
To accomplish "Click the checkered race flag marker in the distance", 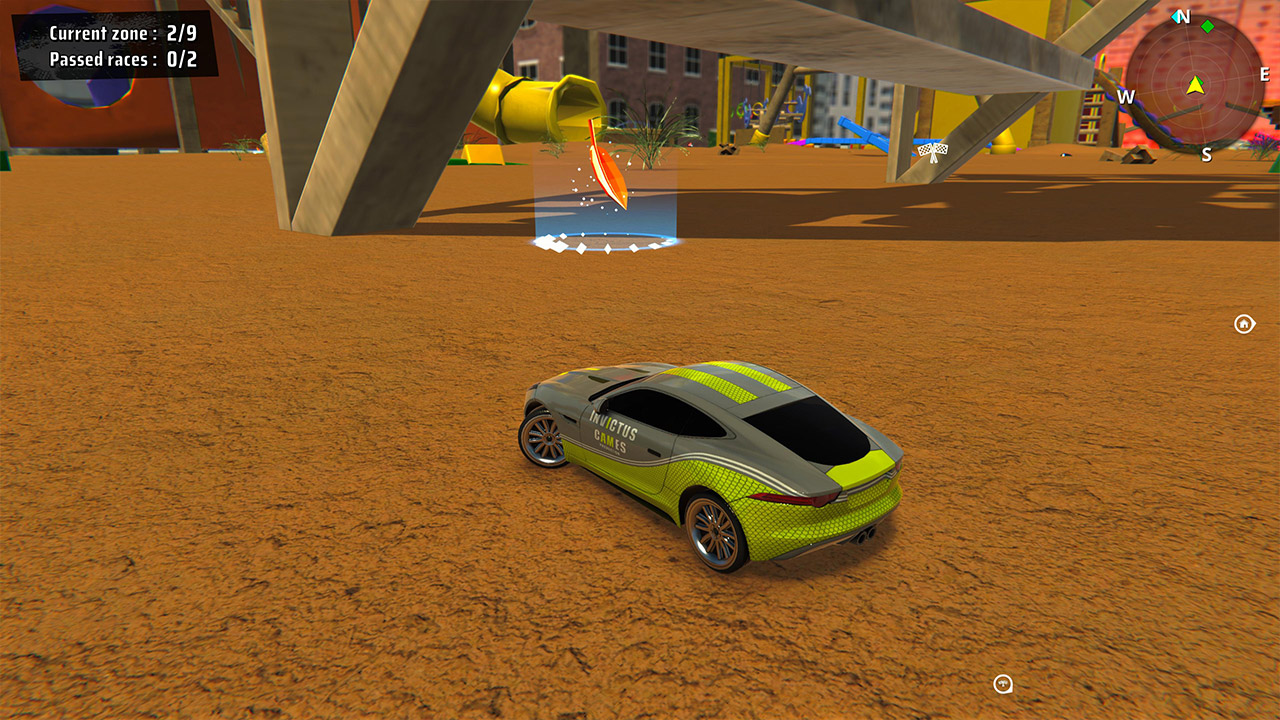I will (931, 152).
